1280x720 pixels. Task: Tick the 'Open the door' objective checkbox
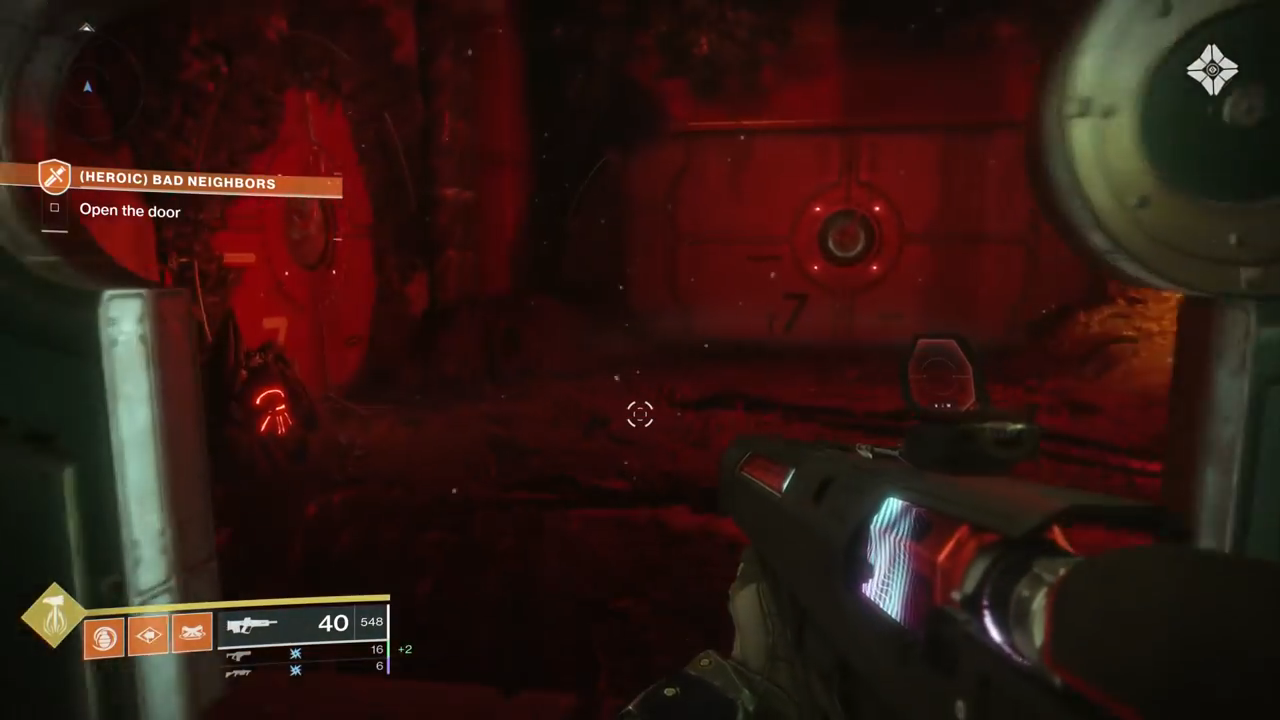pos(55,209)
